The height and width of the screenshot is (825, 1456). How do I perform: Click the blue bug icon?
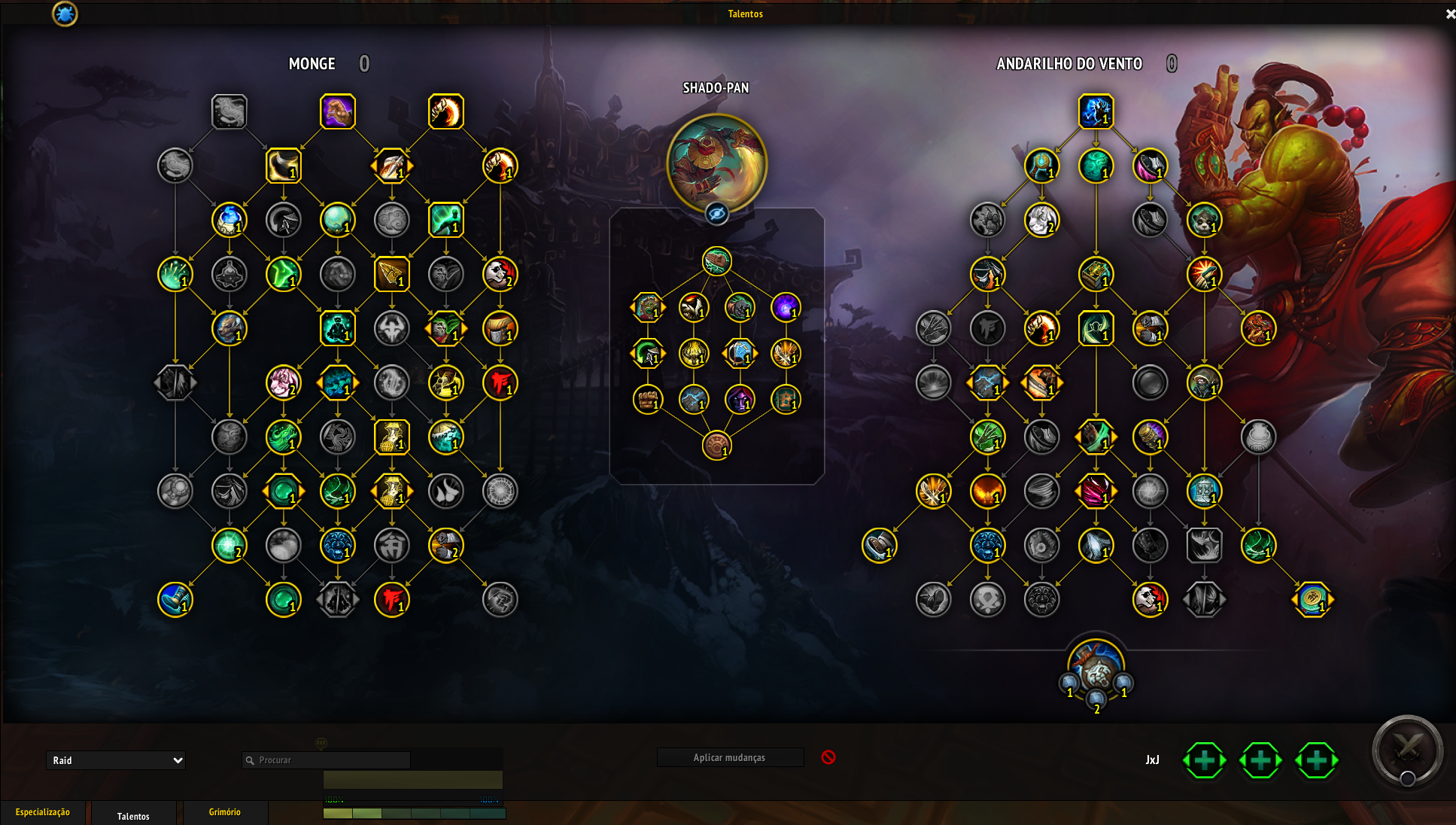coord(65,14)
